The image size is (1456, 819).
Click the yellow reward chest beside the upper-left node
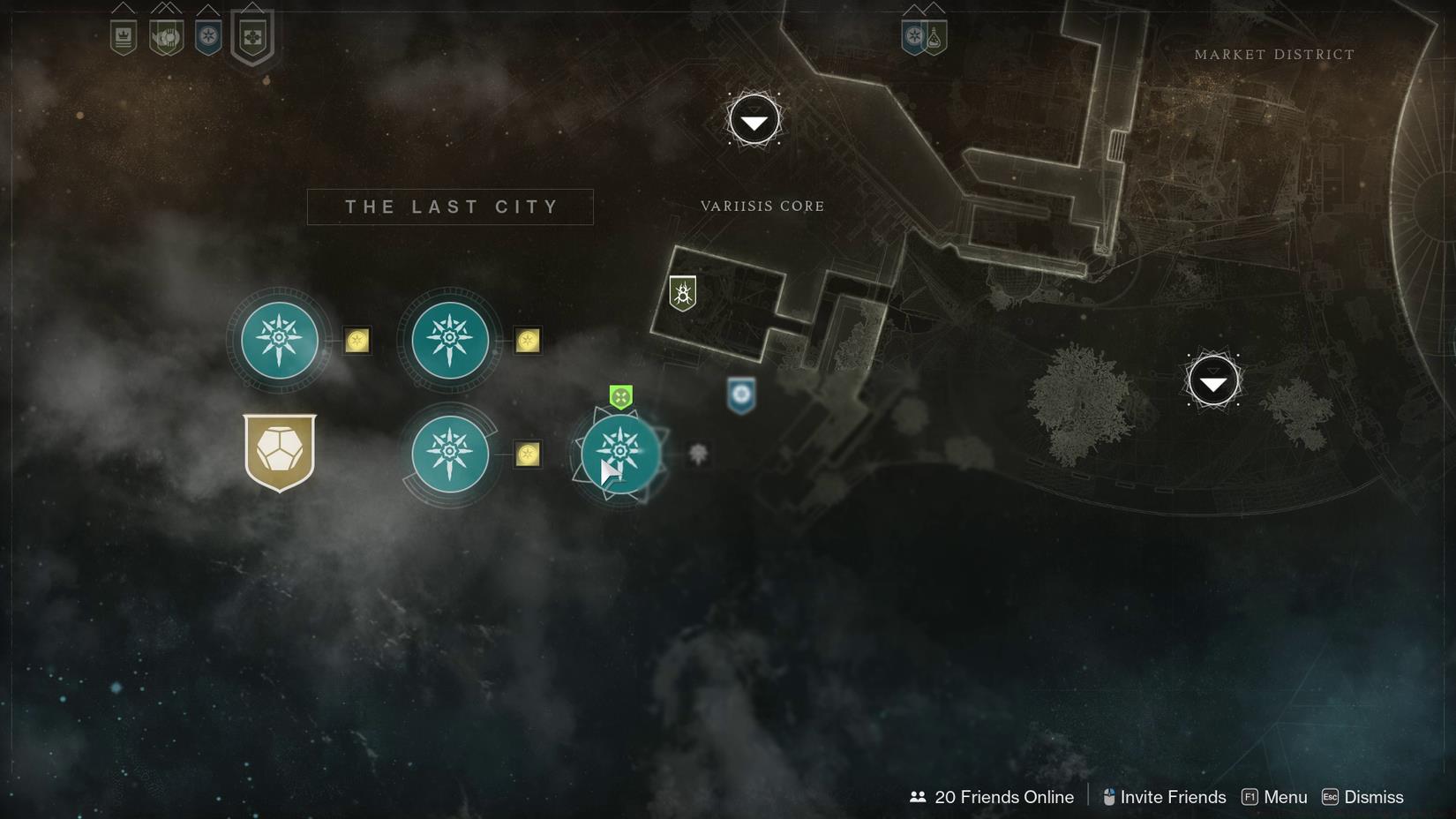(x=356, y=341)
